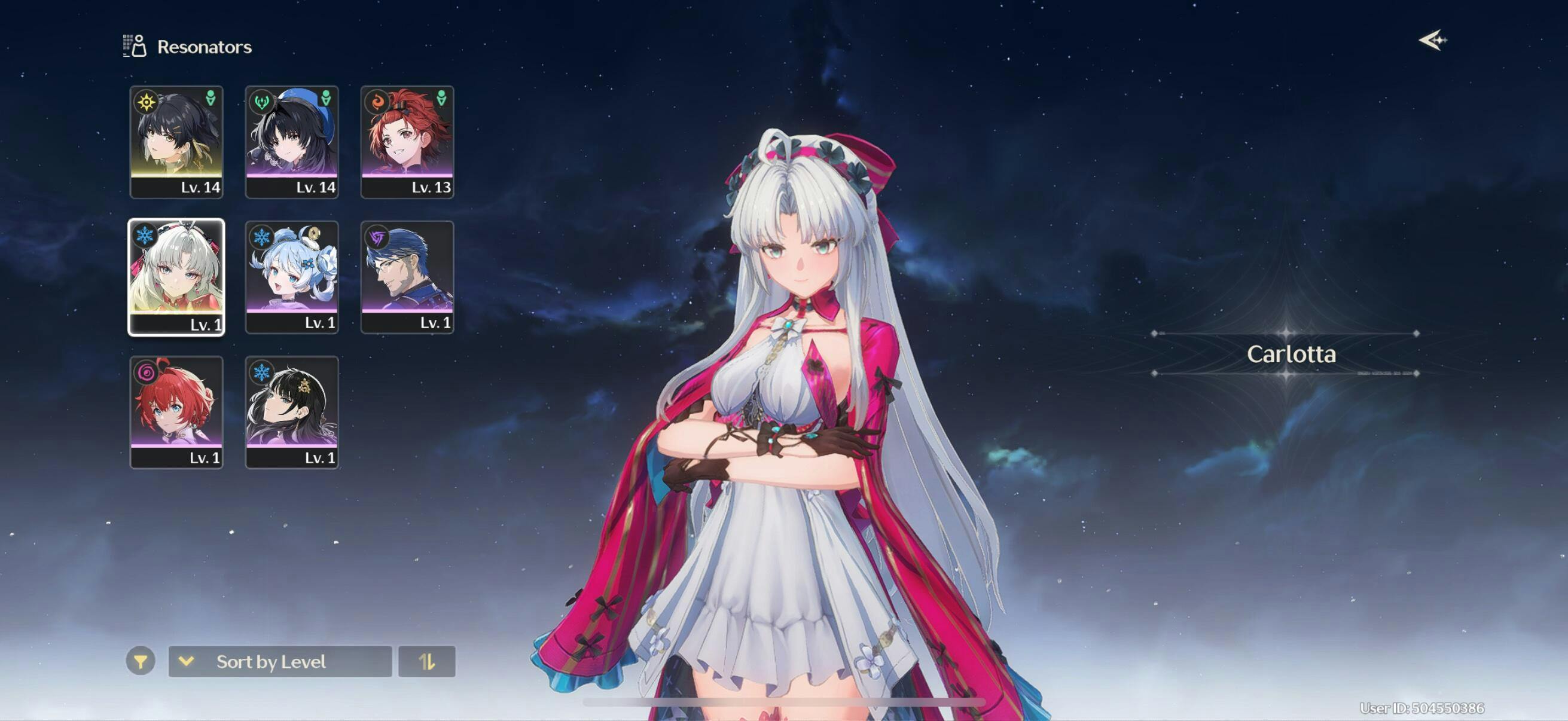Choose the blue-haired man with glasses

407,277
